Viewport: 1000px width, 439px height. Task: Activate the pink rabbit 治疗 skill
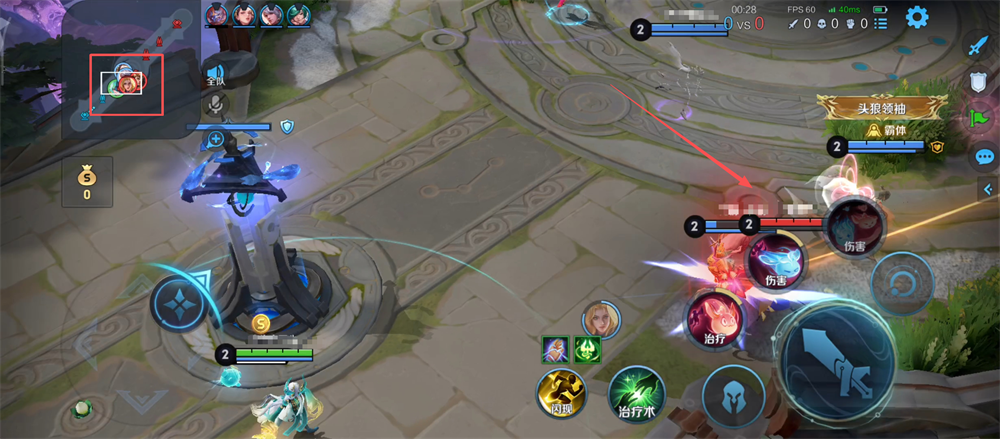pyautogui.click(x=713, y=320)
